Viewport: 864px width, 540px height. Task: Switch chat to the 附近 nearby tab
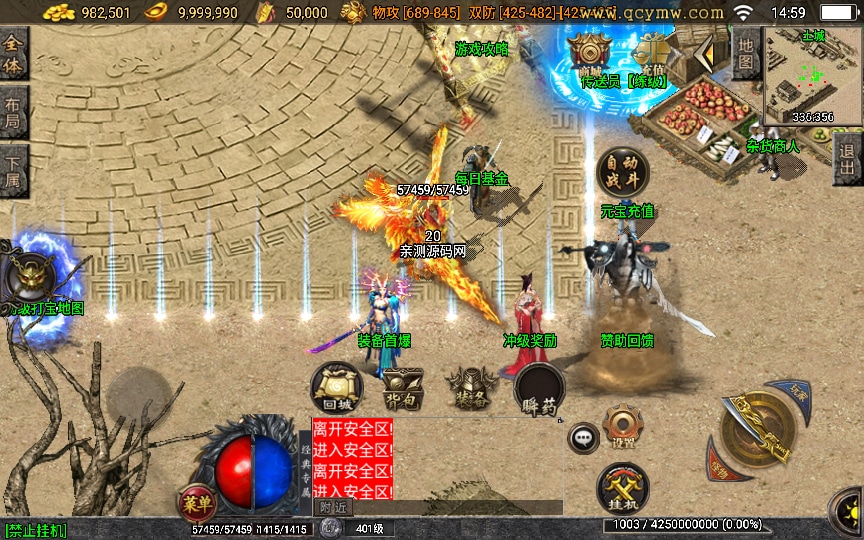click(x=336, y=508)
